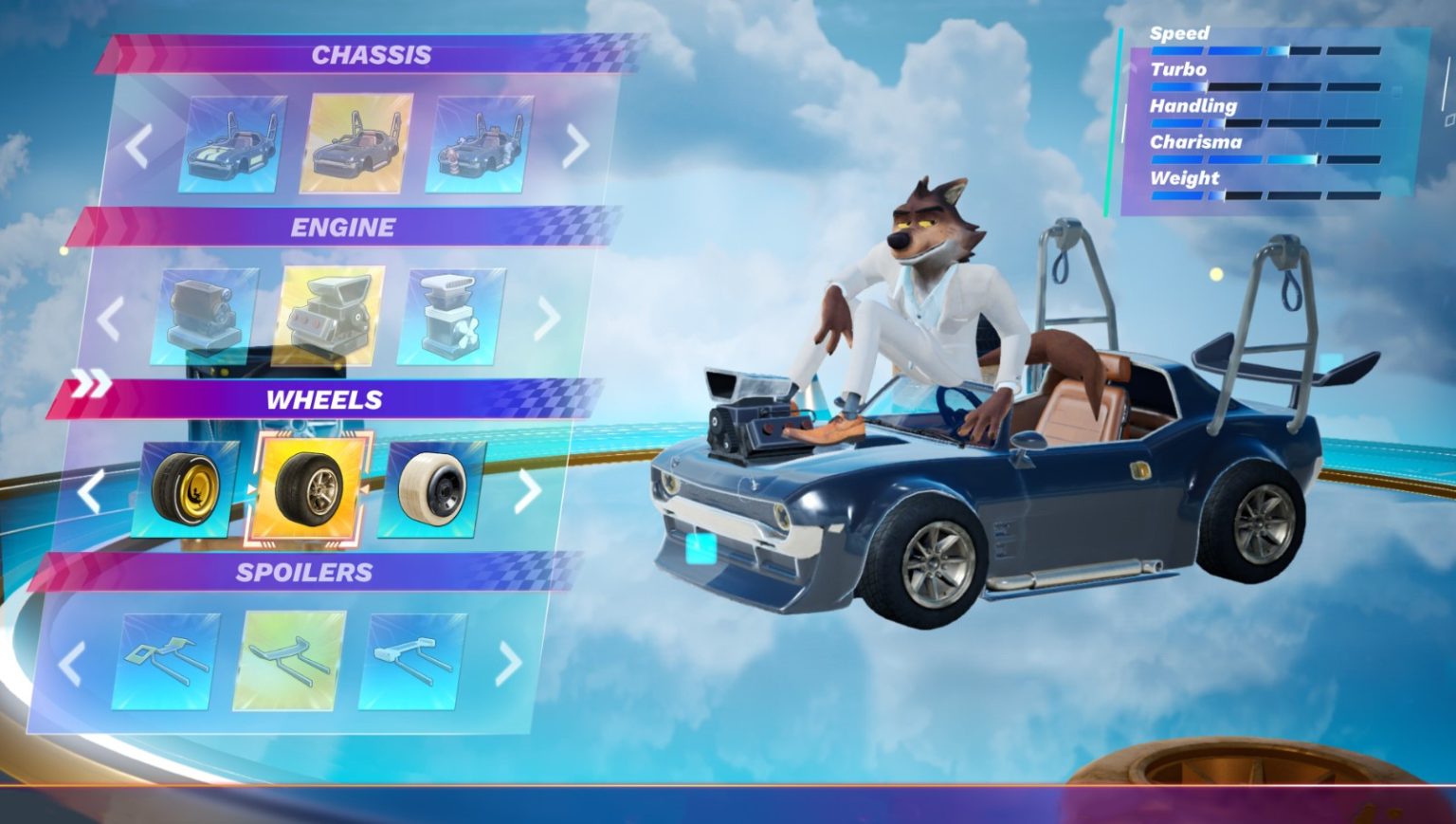Choose the currently equipped supercharged engine
The width and height of the screenshot is (1456, 824).
(x=332, y=316)
